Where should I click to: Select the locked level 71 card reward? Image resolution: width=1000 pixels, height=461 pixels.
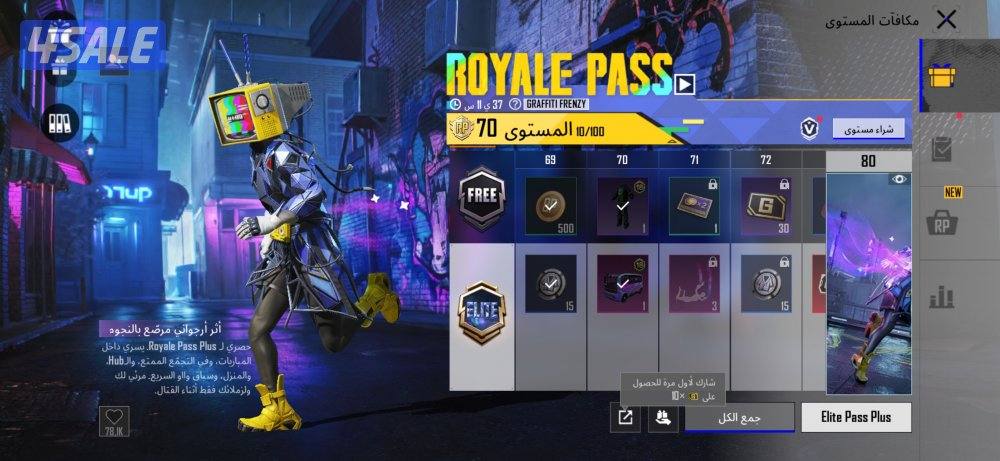click(694, 205)
